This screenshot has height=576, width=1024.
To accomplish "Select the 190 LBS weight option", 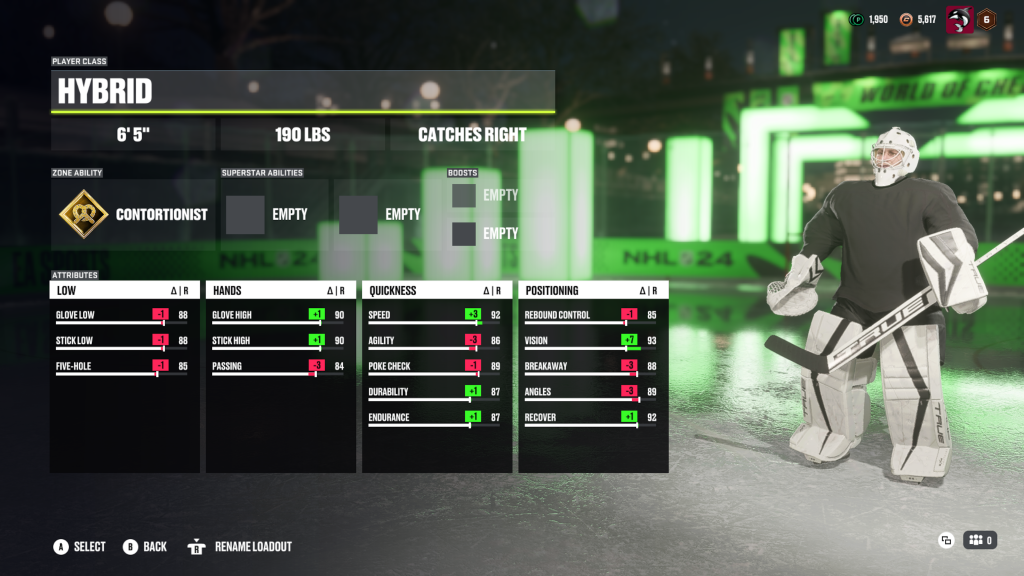I will 302,134.
